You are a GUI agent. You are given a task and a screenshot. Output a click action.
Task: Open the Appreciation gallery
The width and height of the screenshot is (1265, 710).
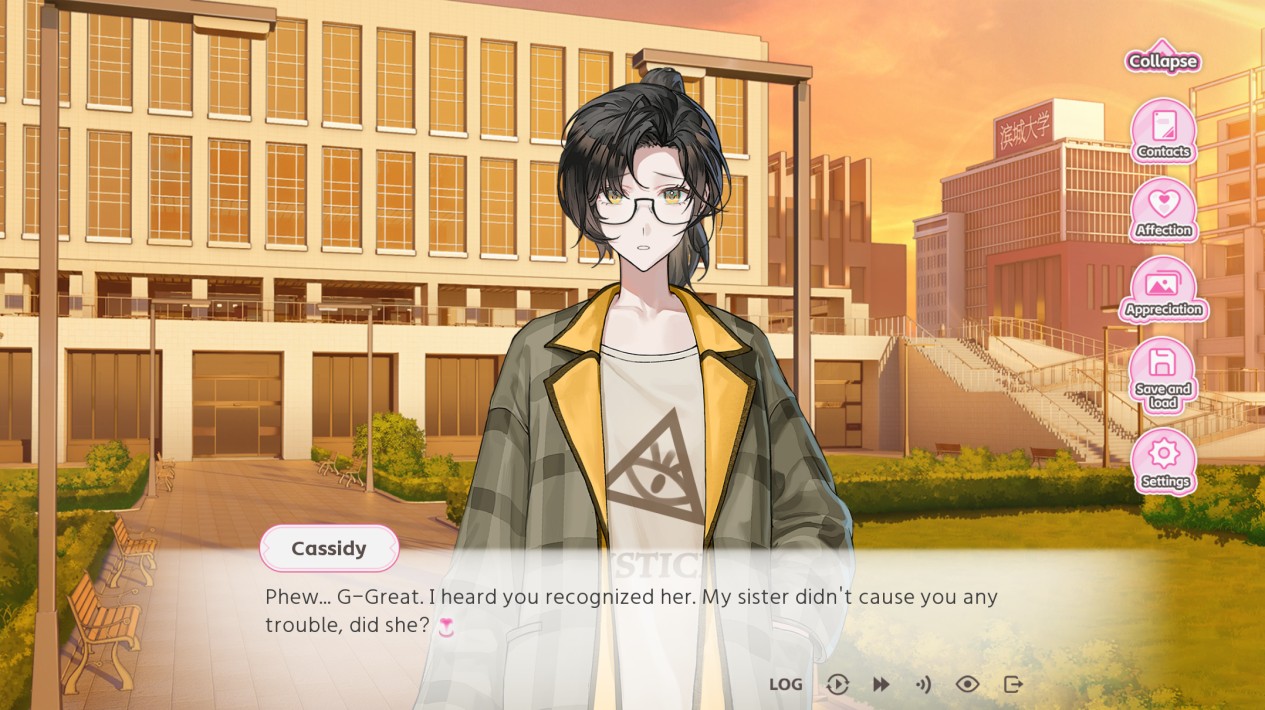pos(1163,289)
